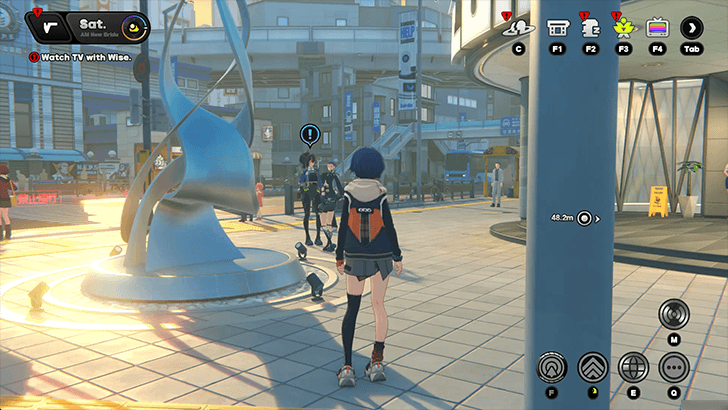
Task: Activate the radar signal button
Action: tap(674, 314)
